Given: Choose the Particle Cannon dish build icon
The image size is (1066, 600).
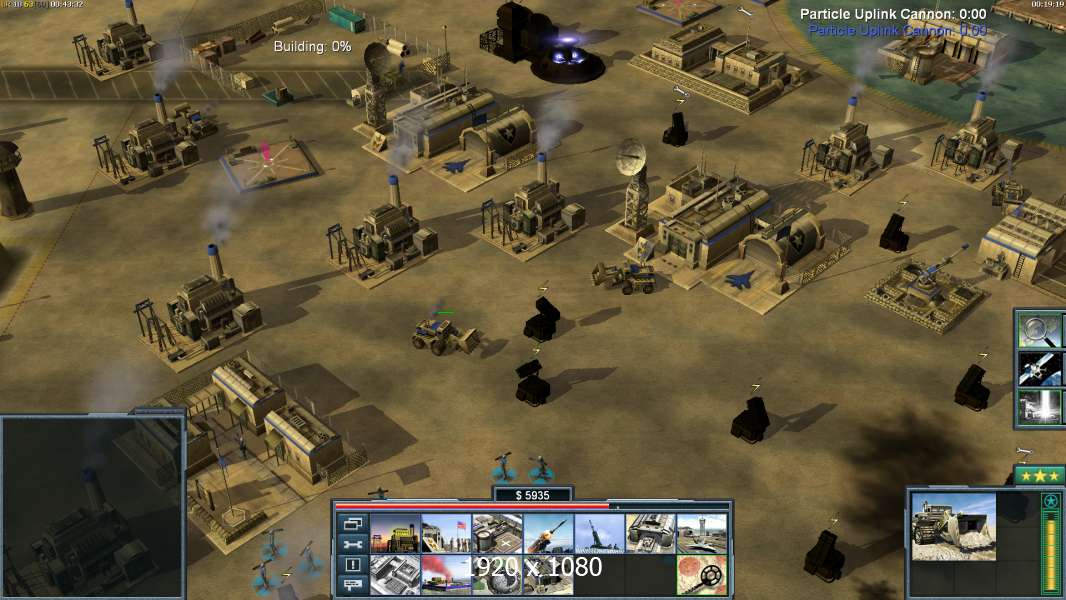Looking at the screenshot, I should pos(497,575).
